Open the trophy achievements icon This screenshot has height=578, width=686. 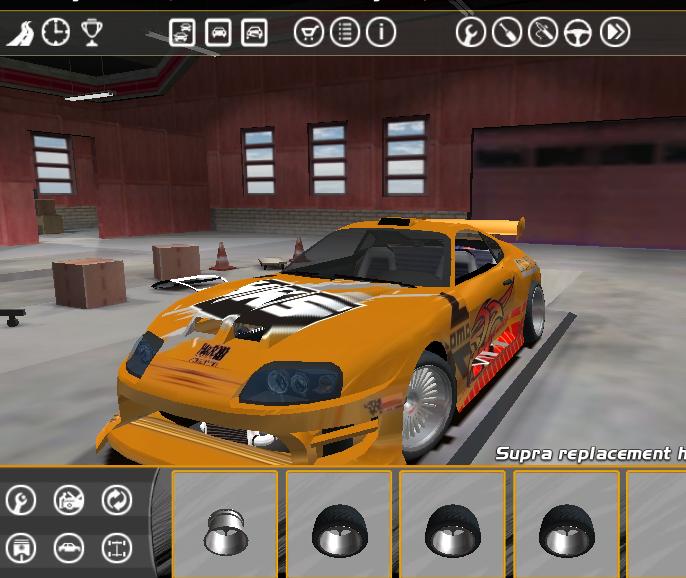point(92,33)
